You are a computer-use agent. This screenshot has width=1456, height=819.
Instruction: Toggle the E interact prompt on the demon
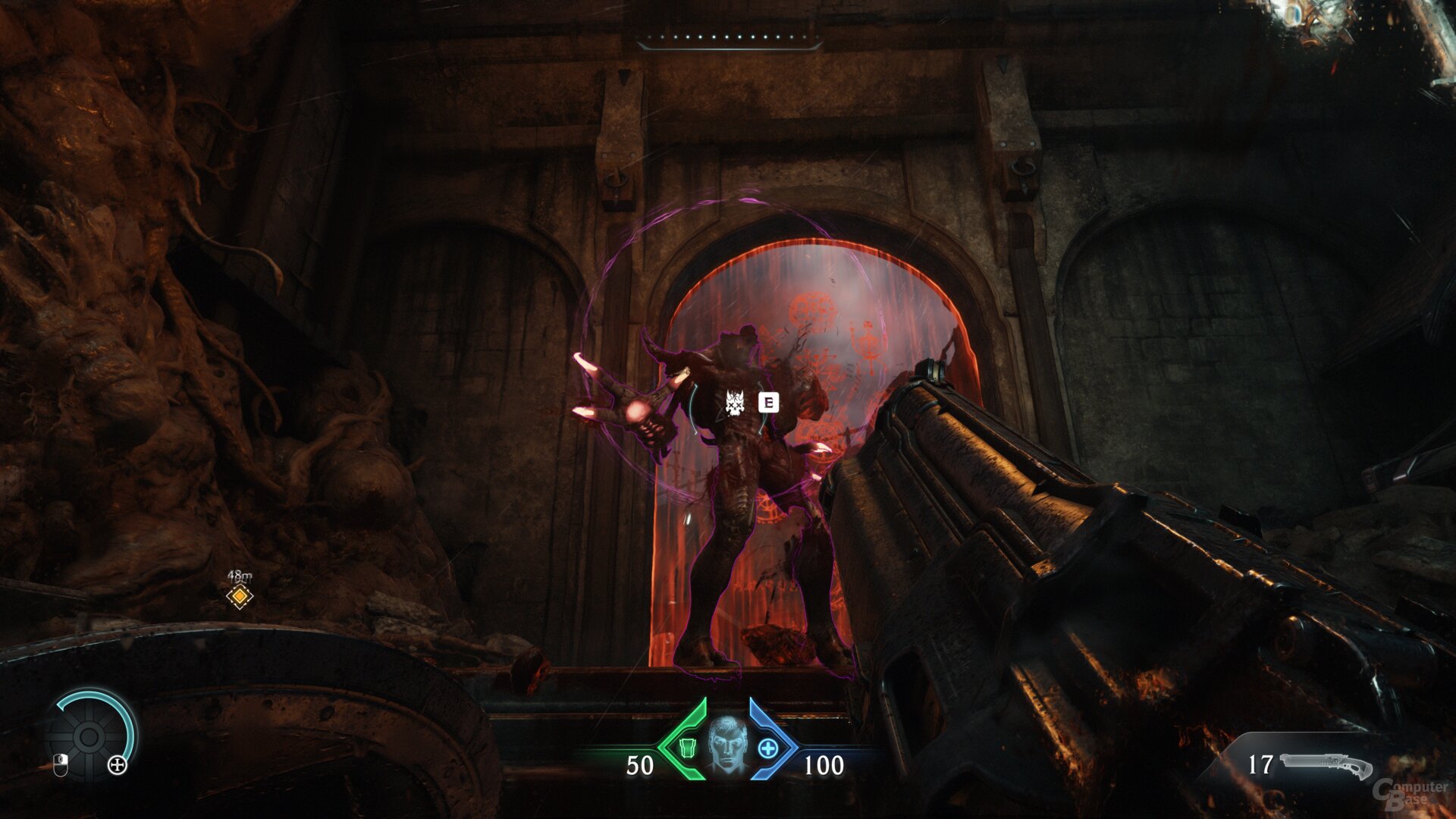pyautogui.click(x=769, y=403)
